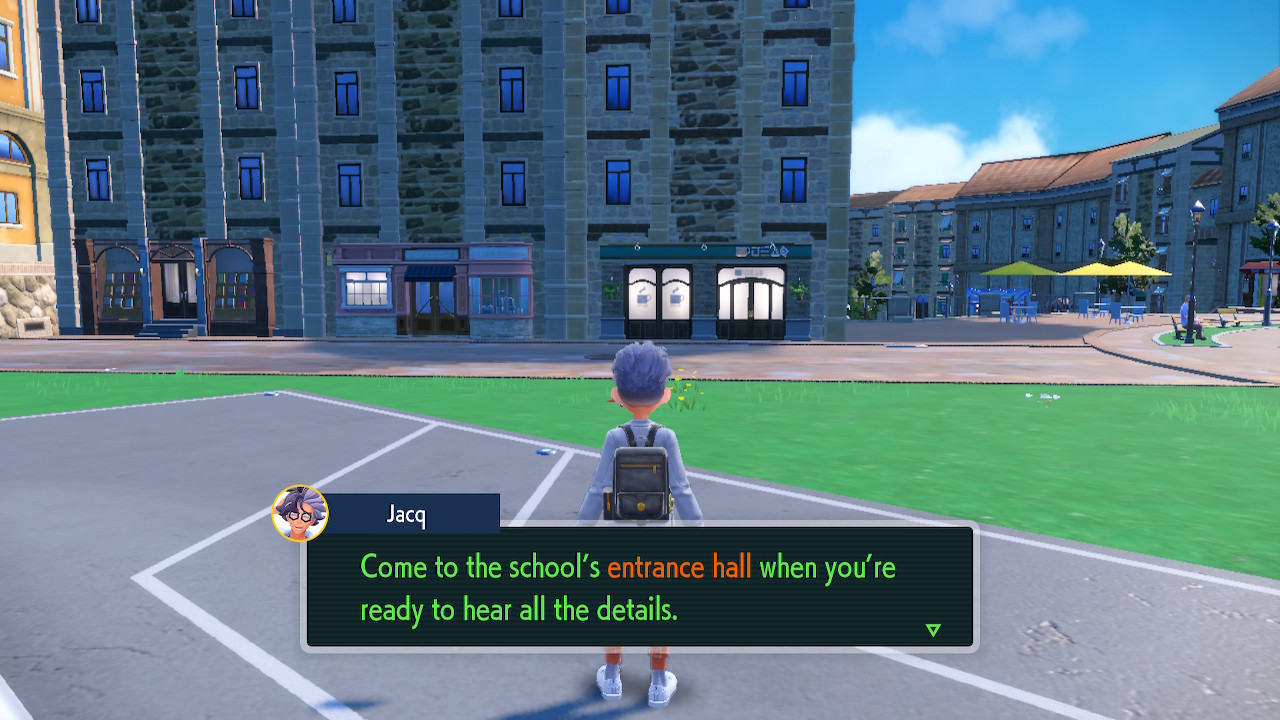1280x720 pixels.
Task: Click the glowing café double doors
Action: (x=750, y=300)
